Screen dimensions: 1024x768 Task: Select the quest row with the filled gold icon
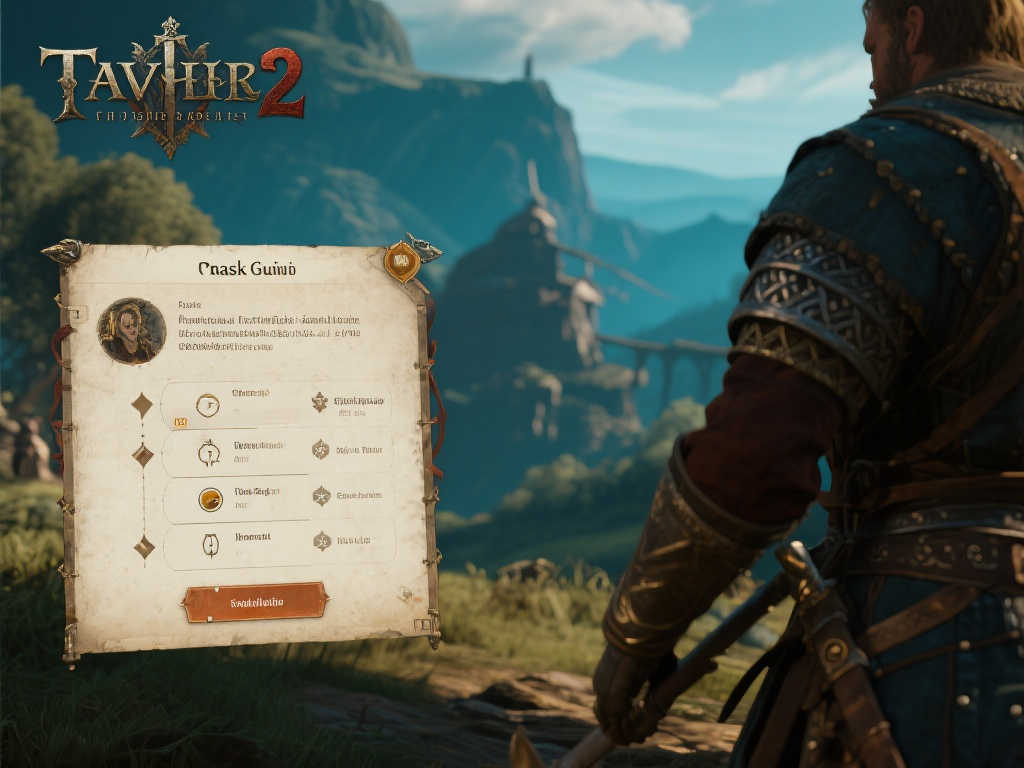click(x=277, y=499)
